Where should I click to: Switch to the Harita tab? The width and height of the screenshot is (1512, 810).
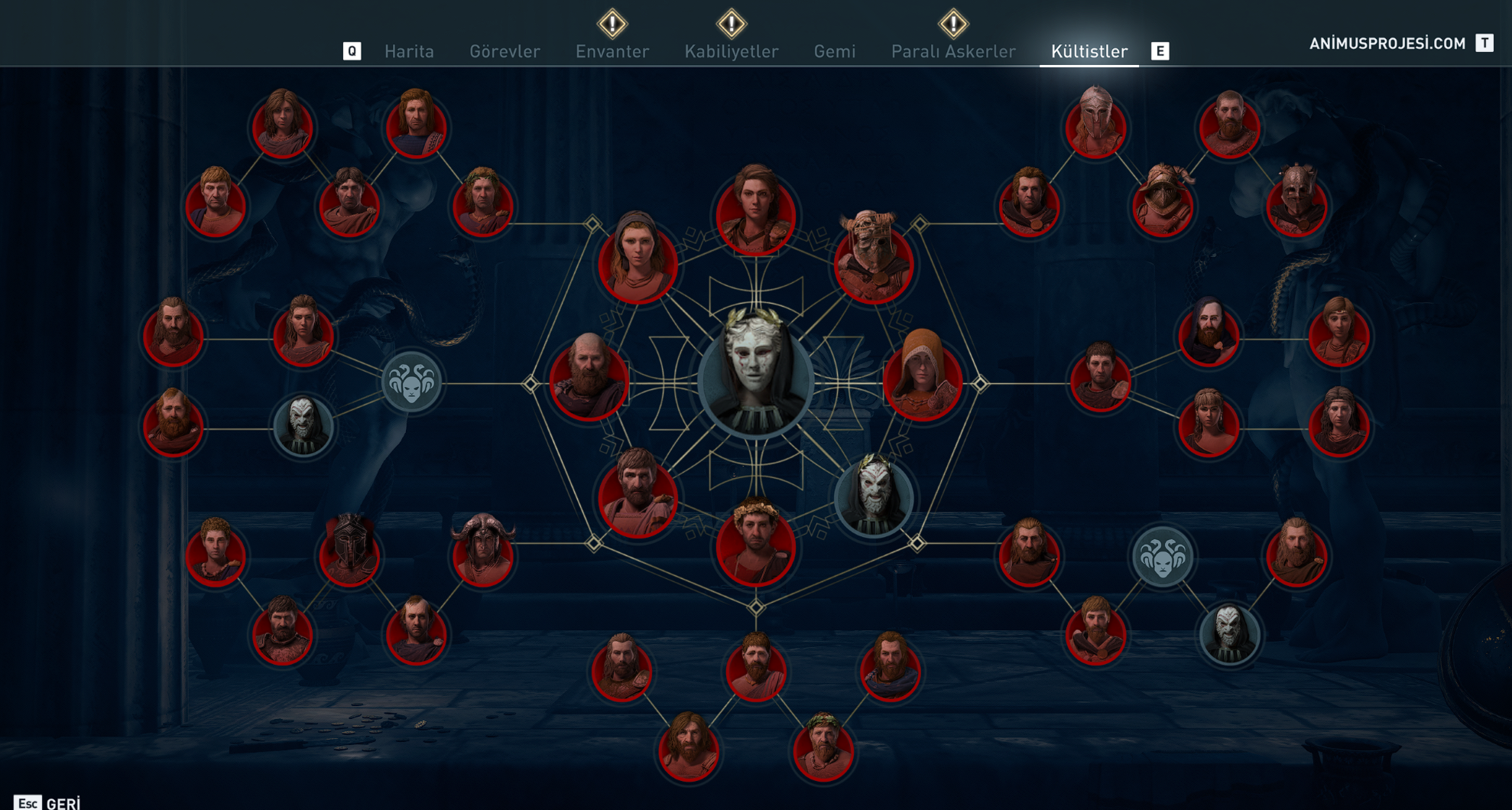point(409,51)
